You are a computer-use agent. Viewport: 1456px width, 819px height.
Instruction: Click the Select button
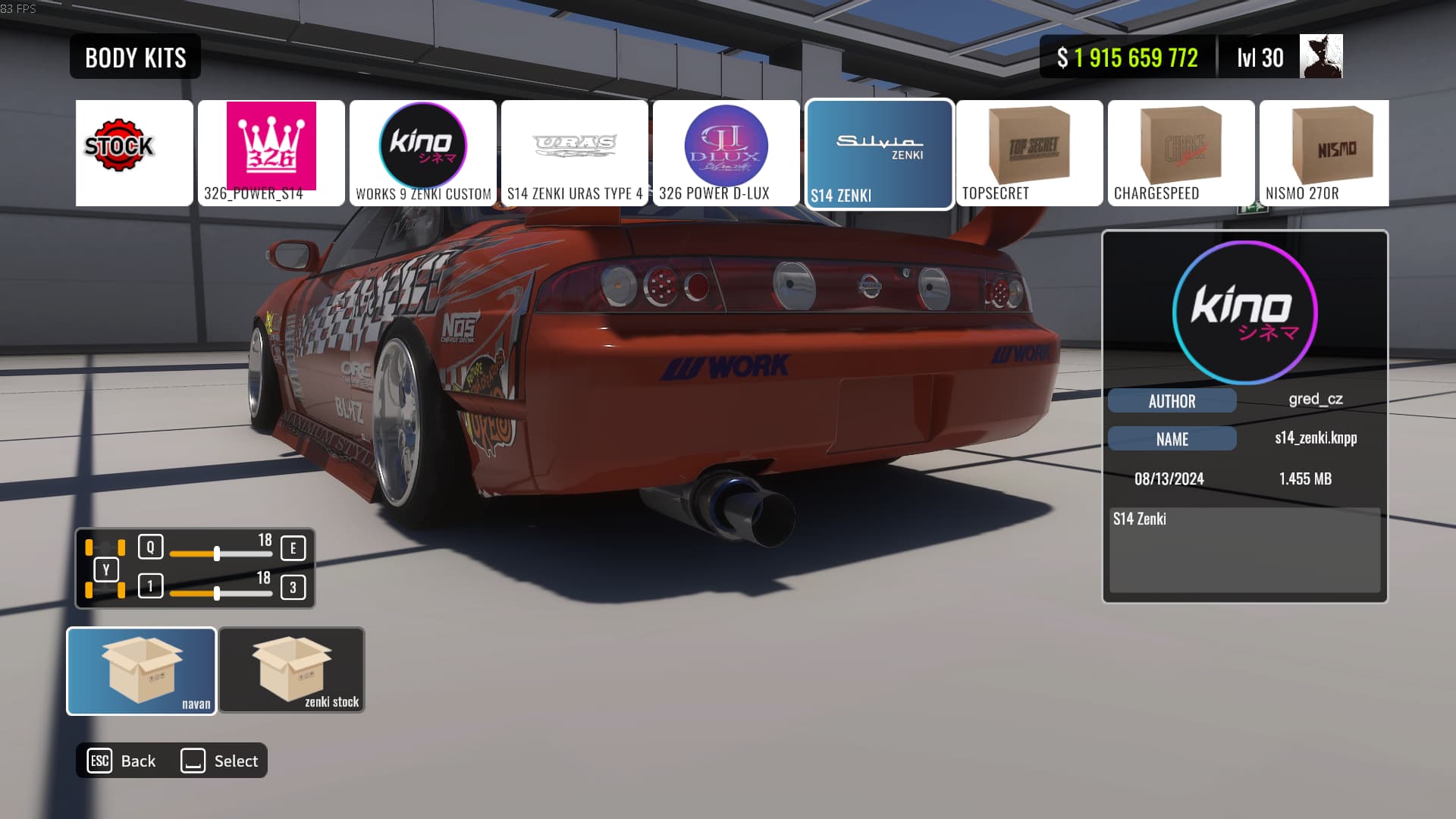(220, 761)
